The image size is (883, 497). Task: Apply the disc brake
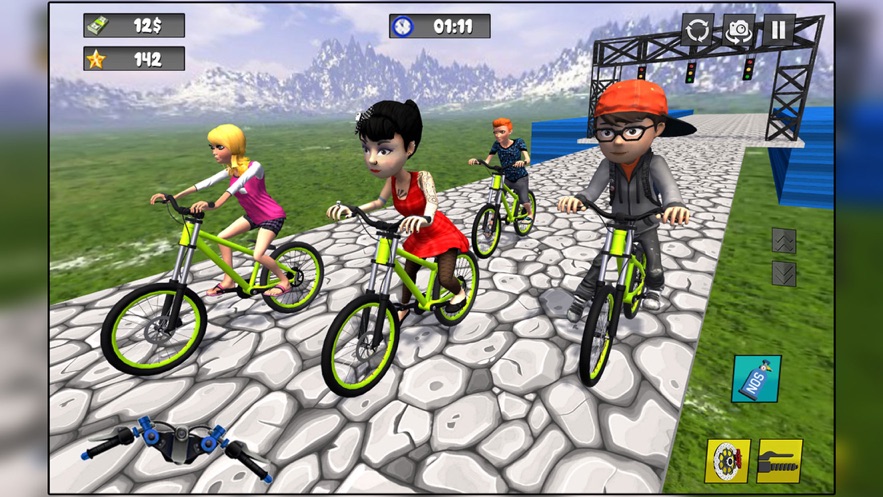[x=727, y=461]
